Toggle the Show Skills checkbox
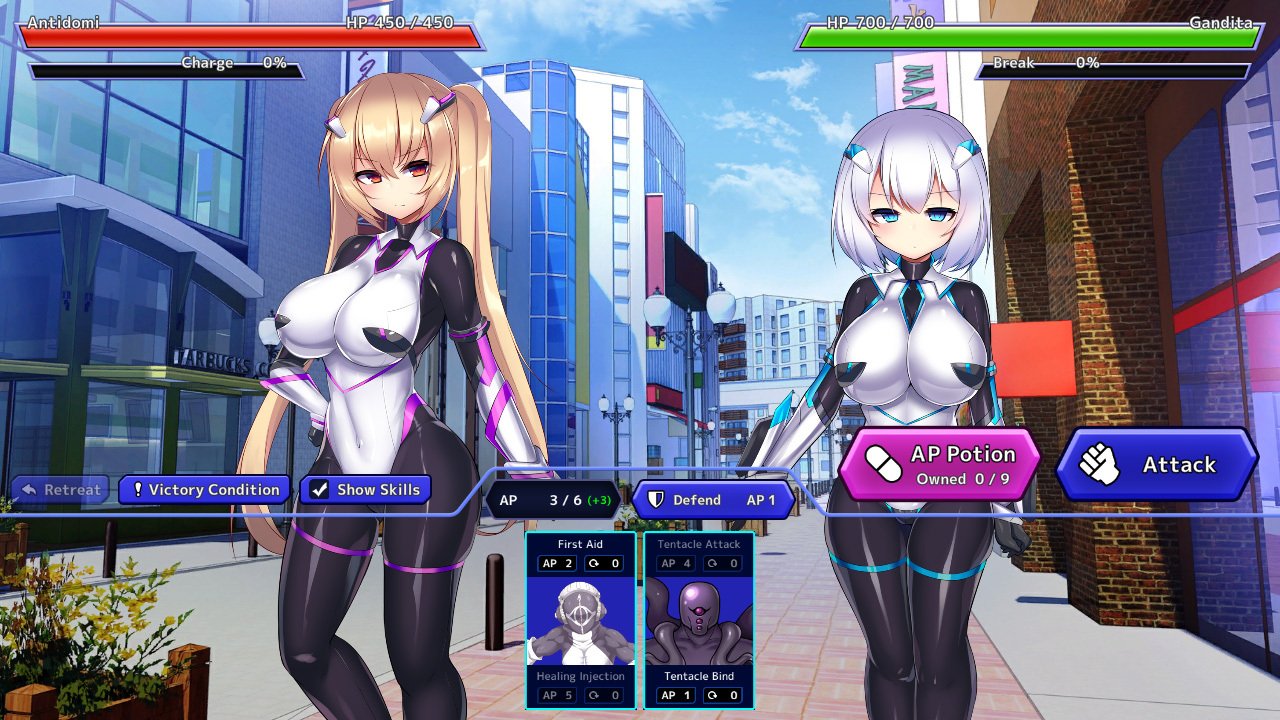This screenshot has height=720, width=1280. pos(365,489)
